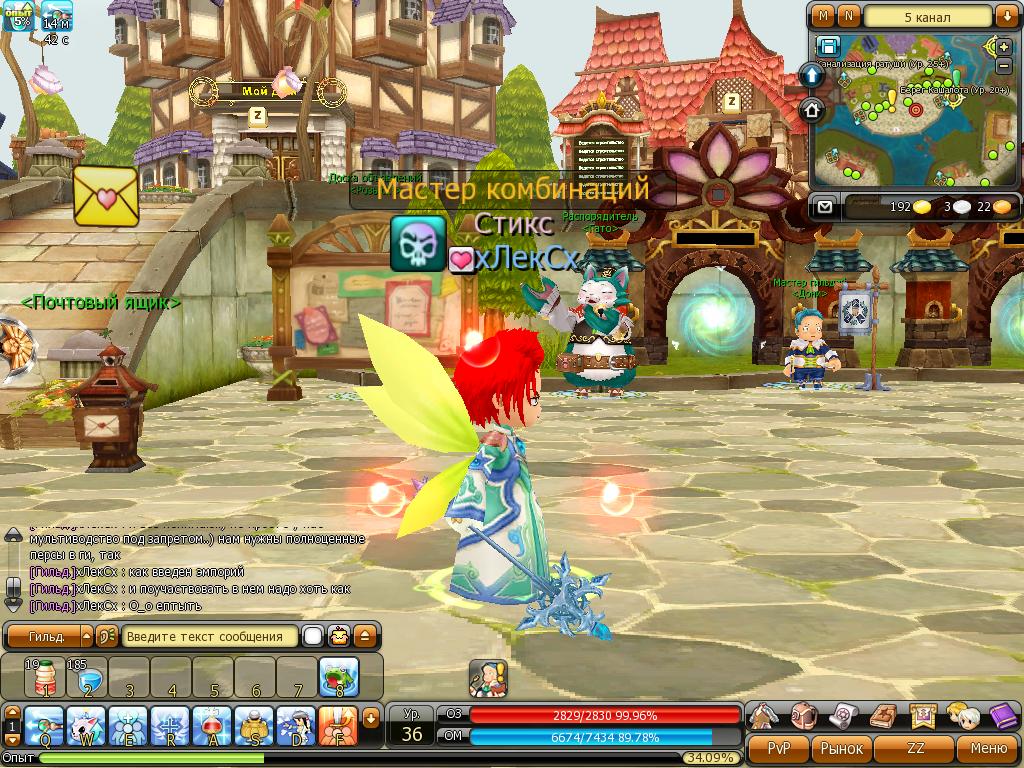Open the 5 канал channel selector

pyautogui.click(x=928, y=16)
